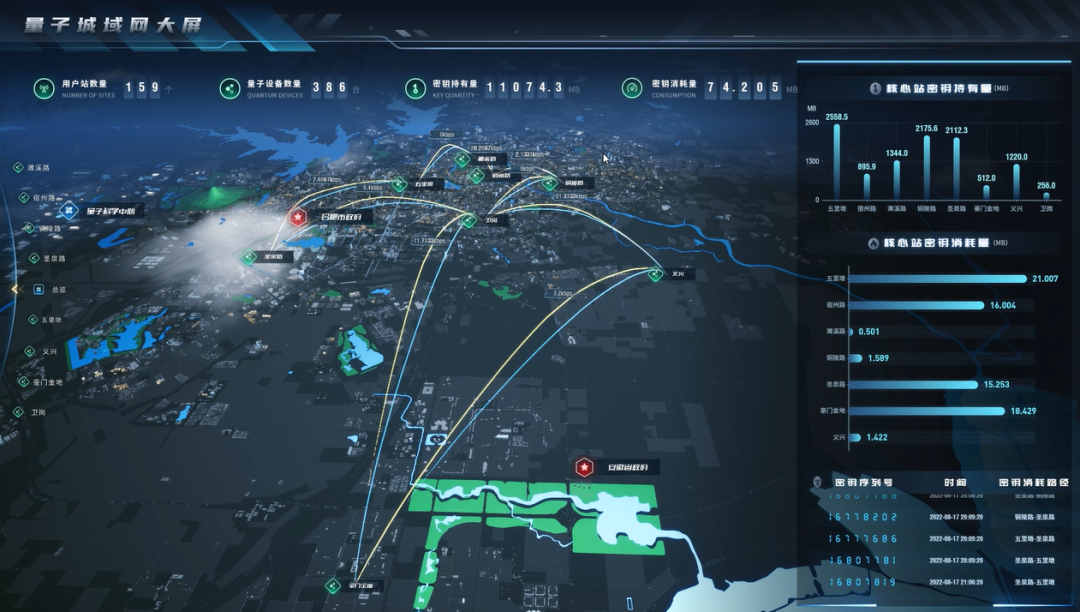The width and height of the screenshot is (1080, 612).
Task: Click the 铜陵路 bar in holdings chart
Action: 926,167
